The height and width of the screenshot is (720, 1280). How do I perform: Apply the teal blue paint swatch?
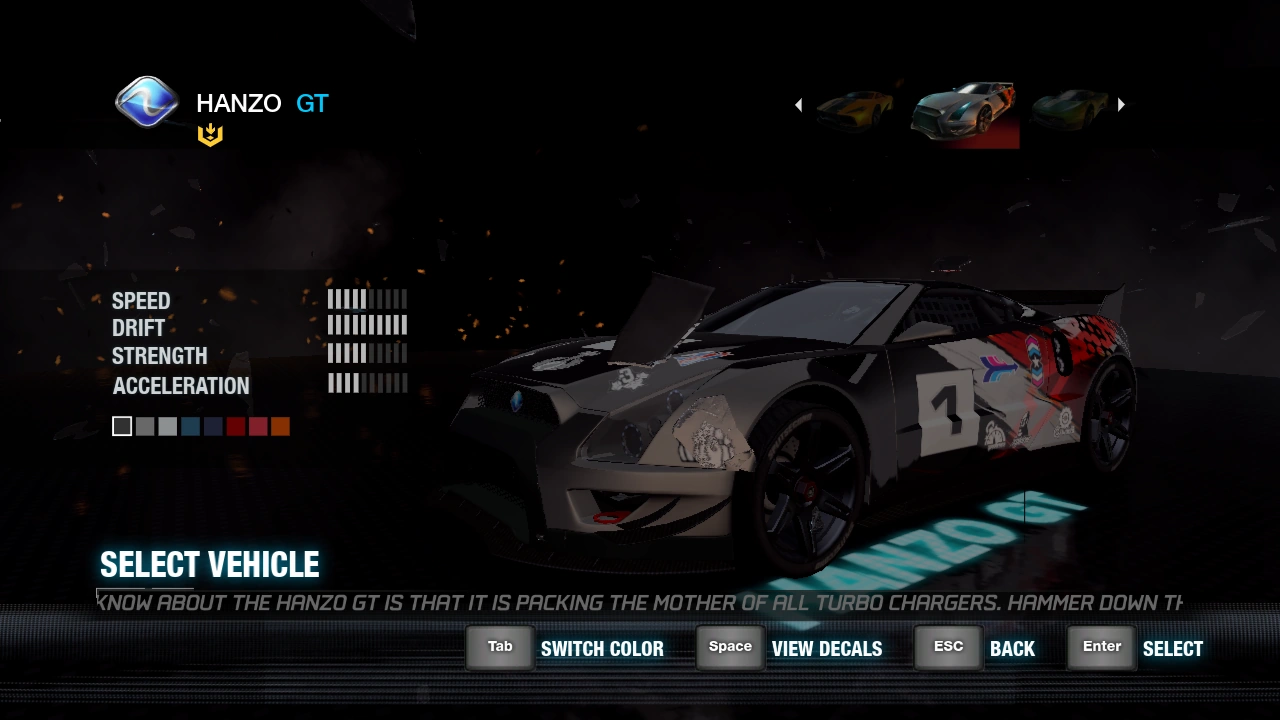click(190, 427)
